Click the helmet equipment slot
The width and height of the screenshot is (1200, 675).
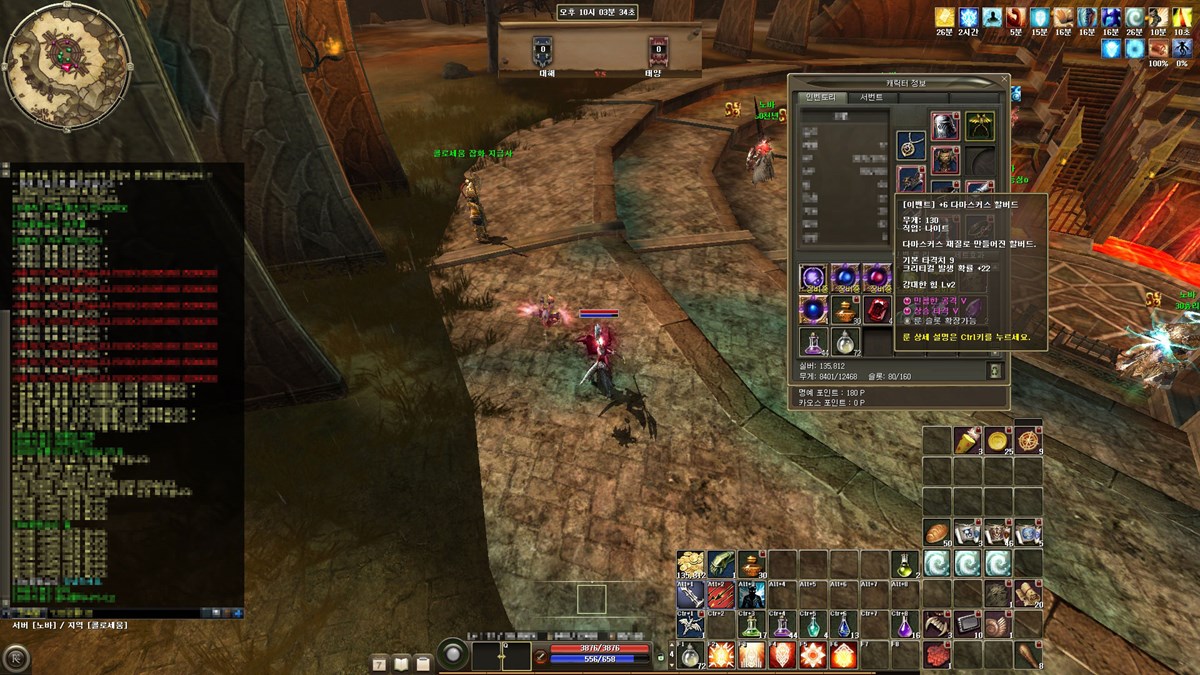point(945,127)
